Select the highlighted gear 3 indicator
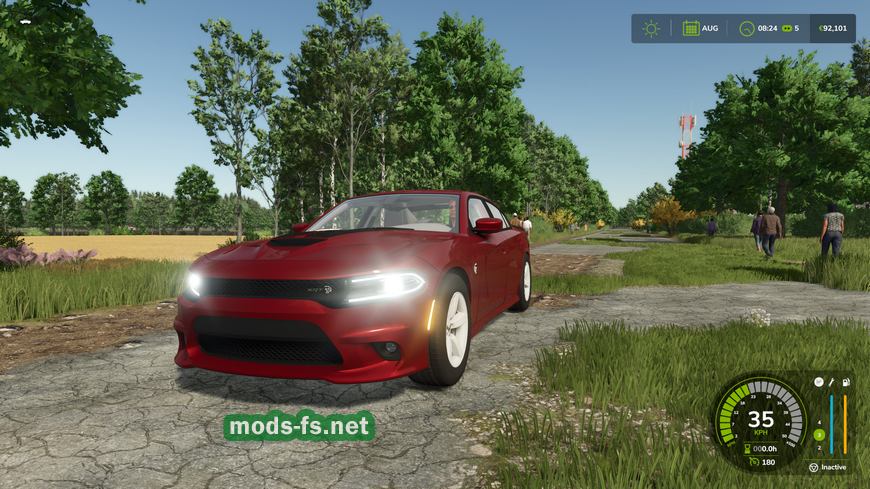The image size is (870, 489). 818,434
